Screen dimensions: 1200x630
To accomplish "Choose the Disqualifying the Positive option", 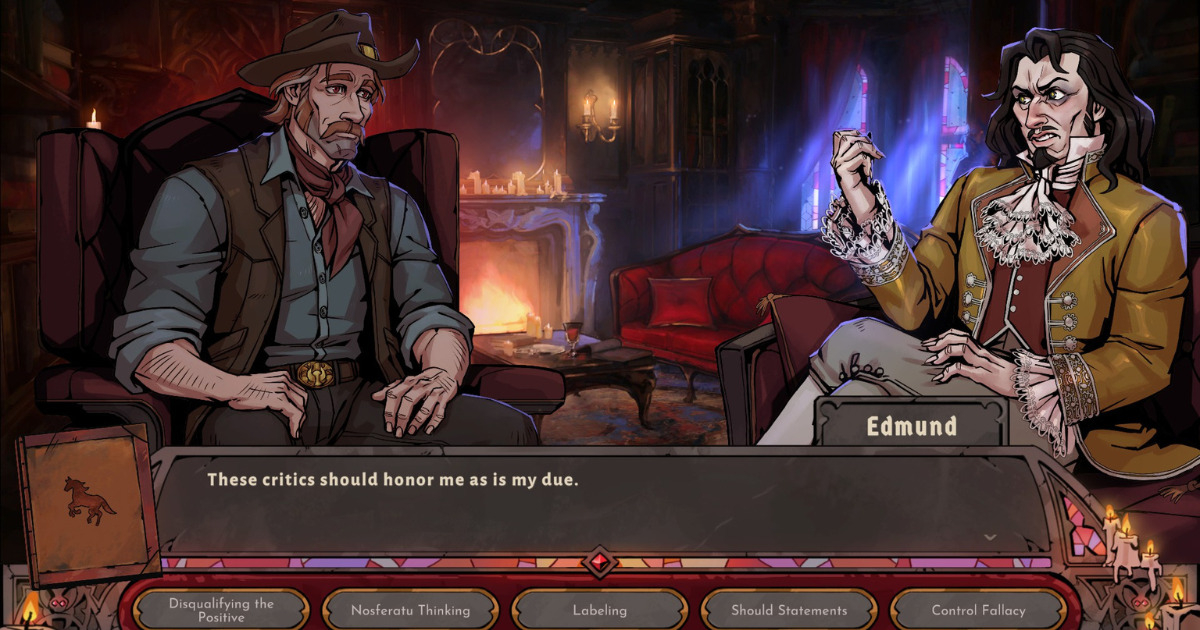I will point(221,610).
